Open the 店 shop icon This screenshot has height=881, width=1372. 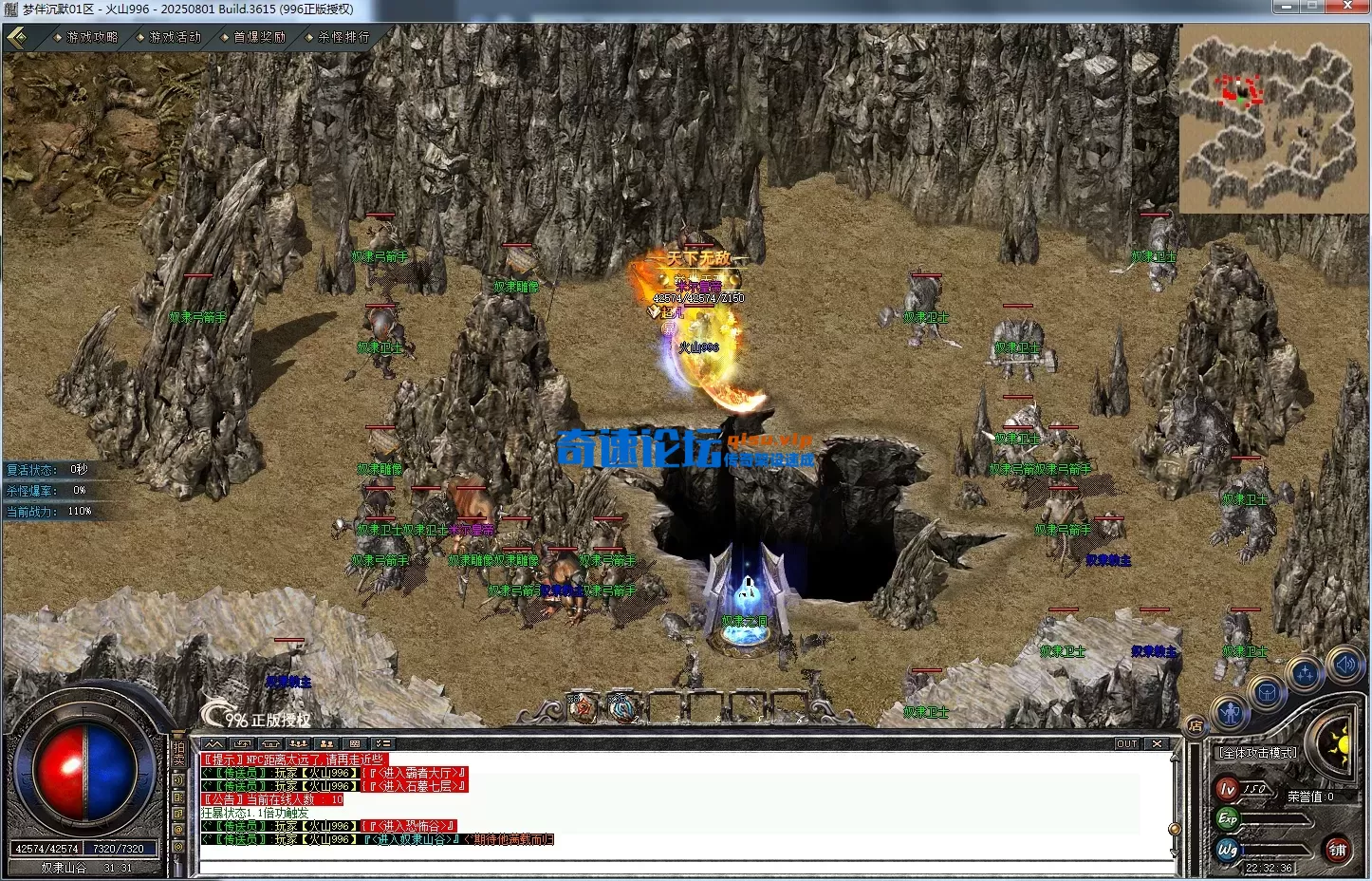pos(1196,726)
